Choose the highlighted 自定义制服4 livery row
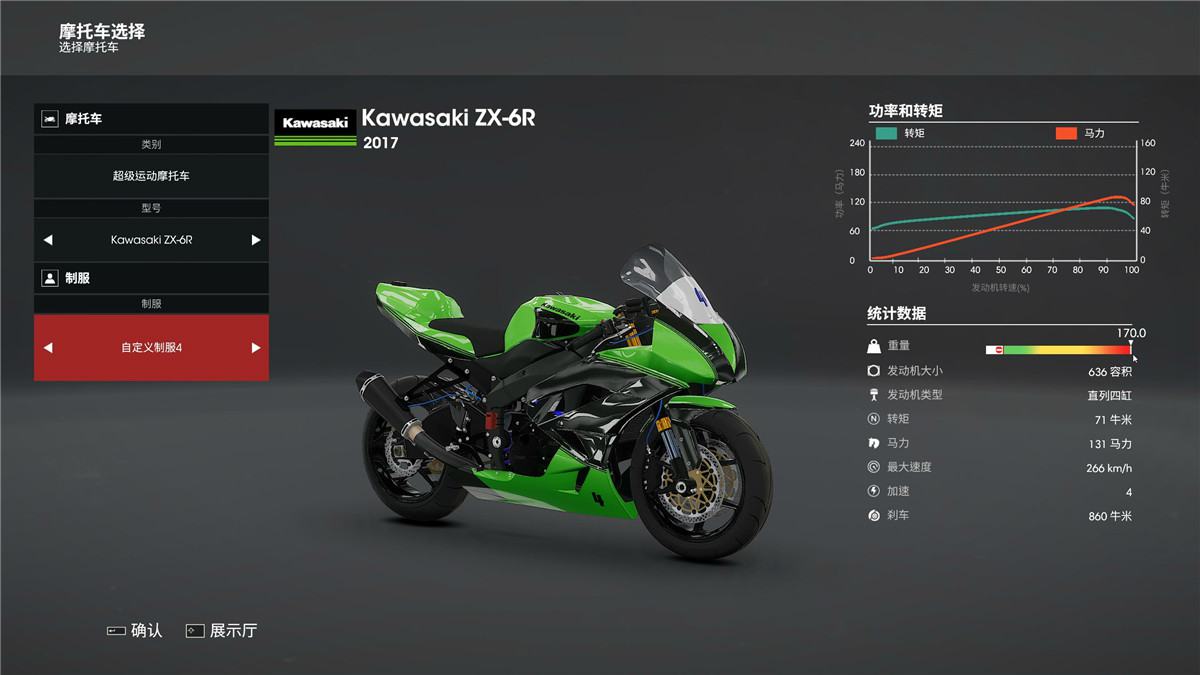The width and height of the screenshot is (1200, 675). click(x=151, y=348)
